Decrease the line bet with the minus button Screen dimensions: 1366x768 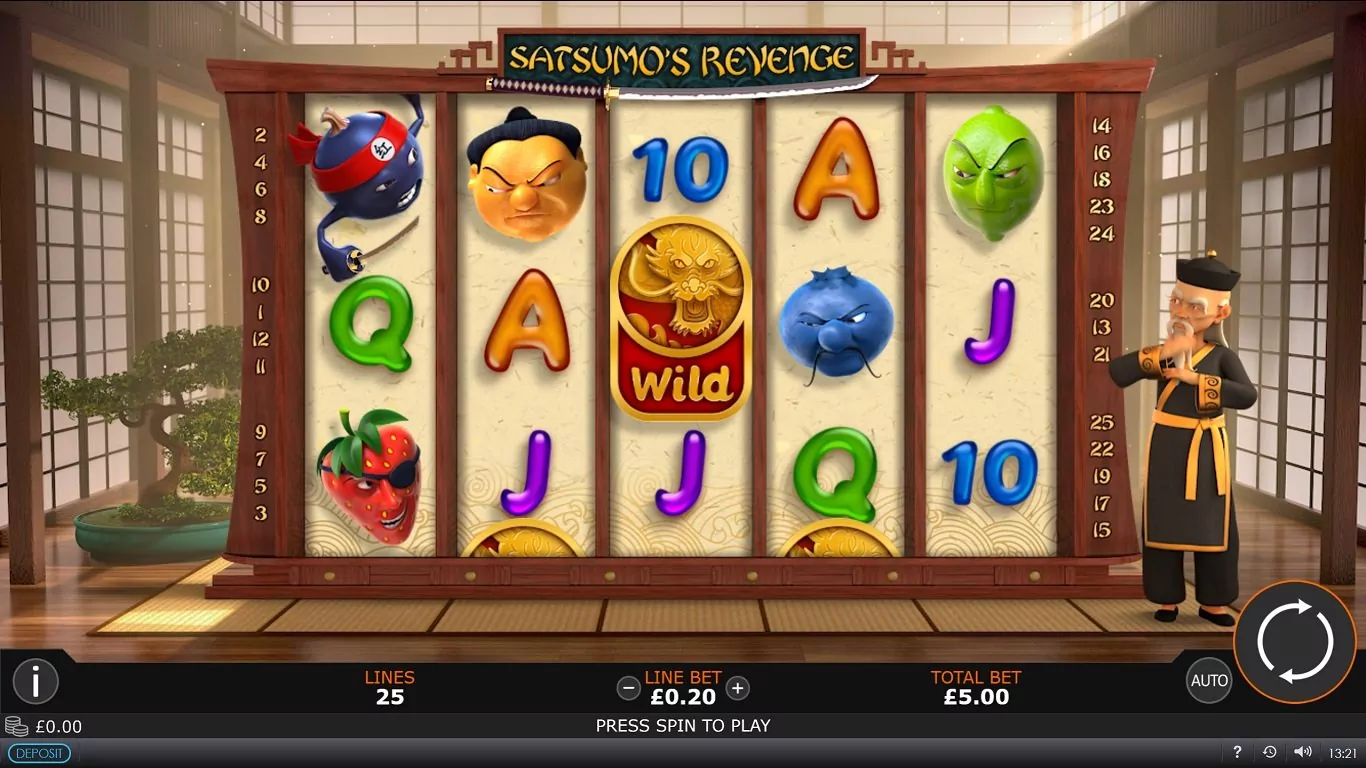(x=628, y=688)
